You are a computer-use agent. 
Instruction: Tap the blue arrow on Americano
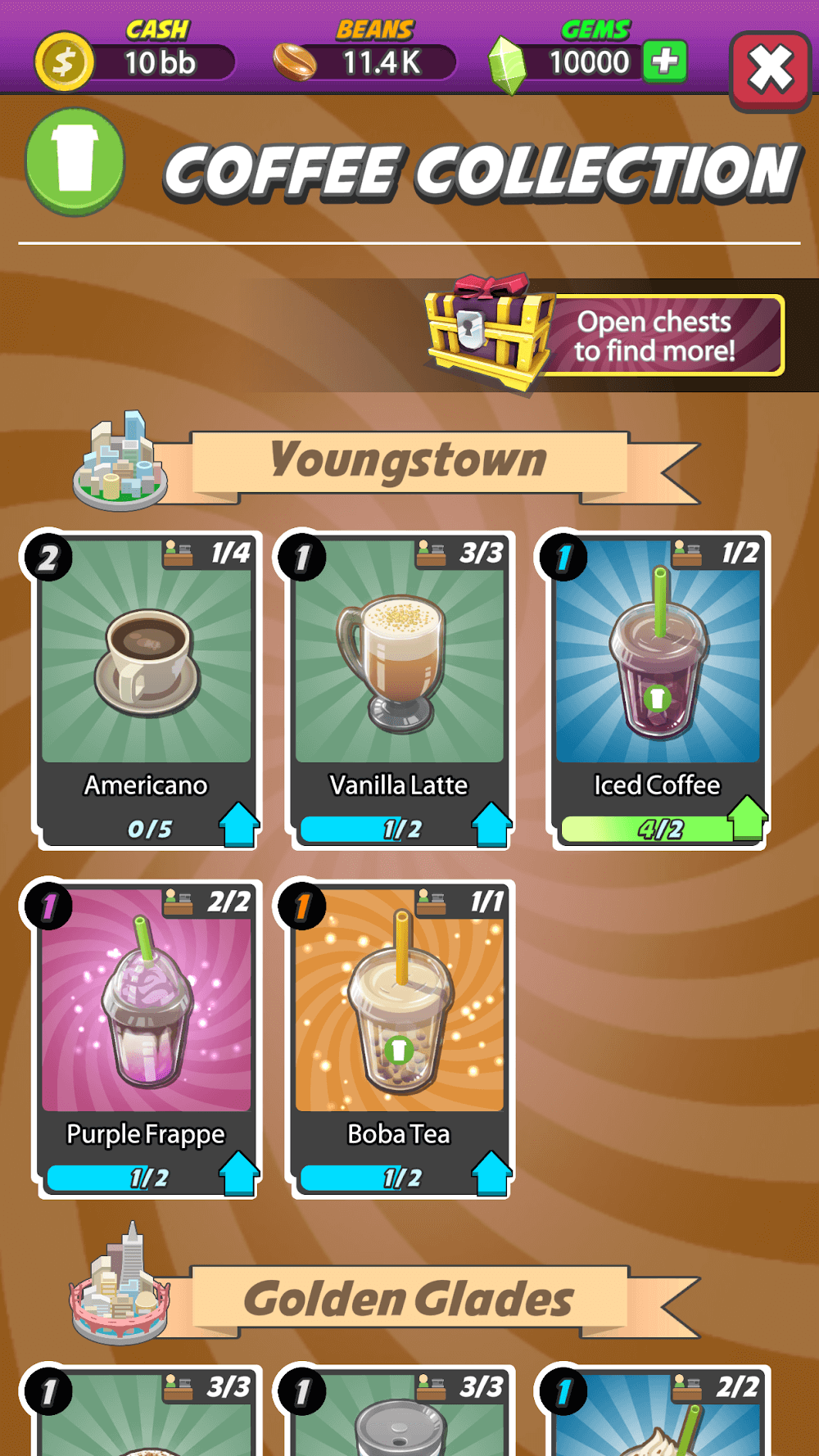[238, 824]
